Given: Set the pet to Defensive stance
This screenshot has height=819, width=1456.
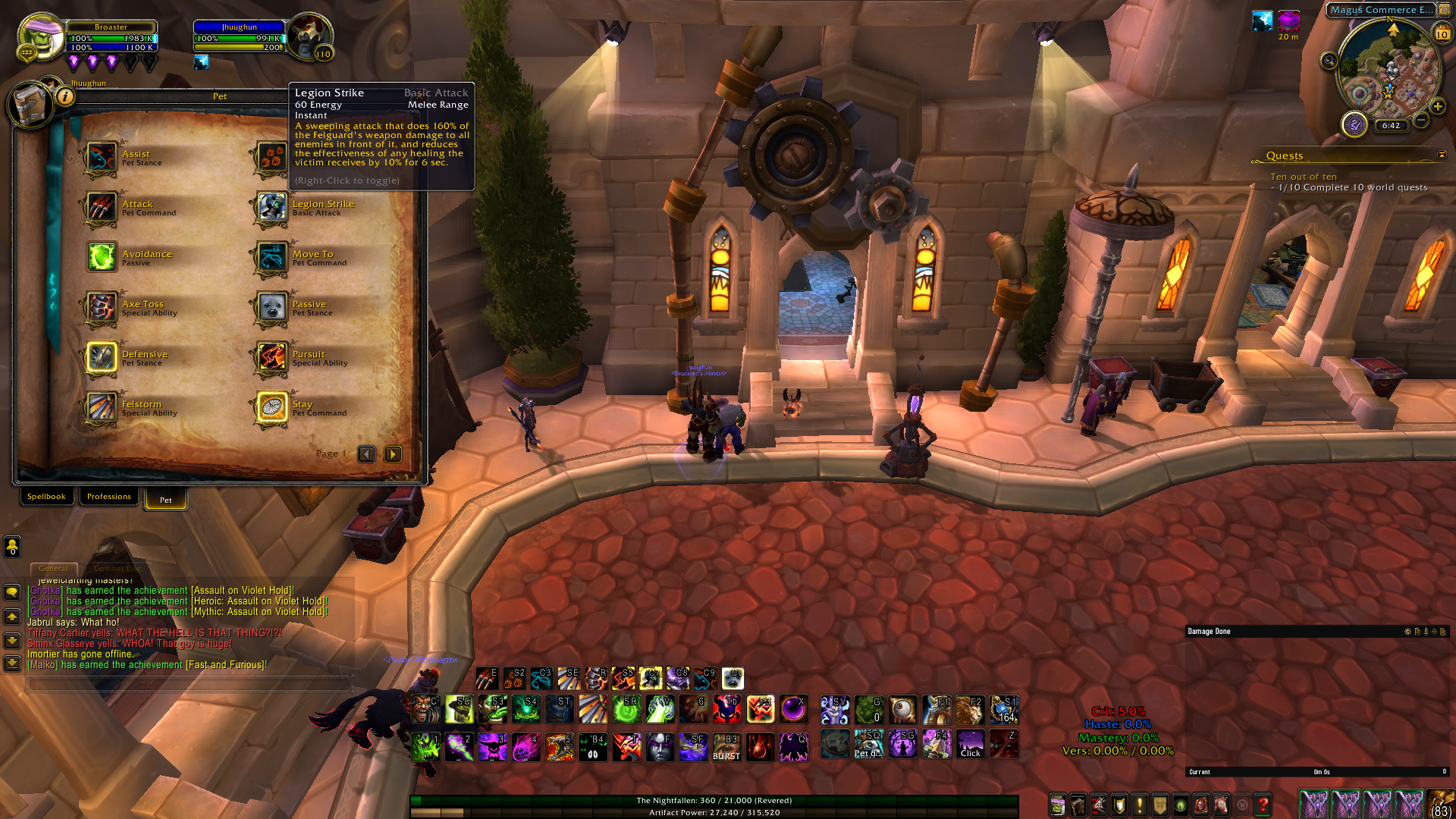Looking at the screenshot, I should 101,358.
